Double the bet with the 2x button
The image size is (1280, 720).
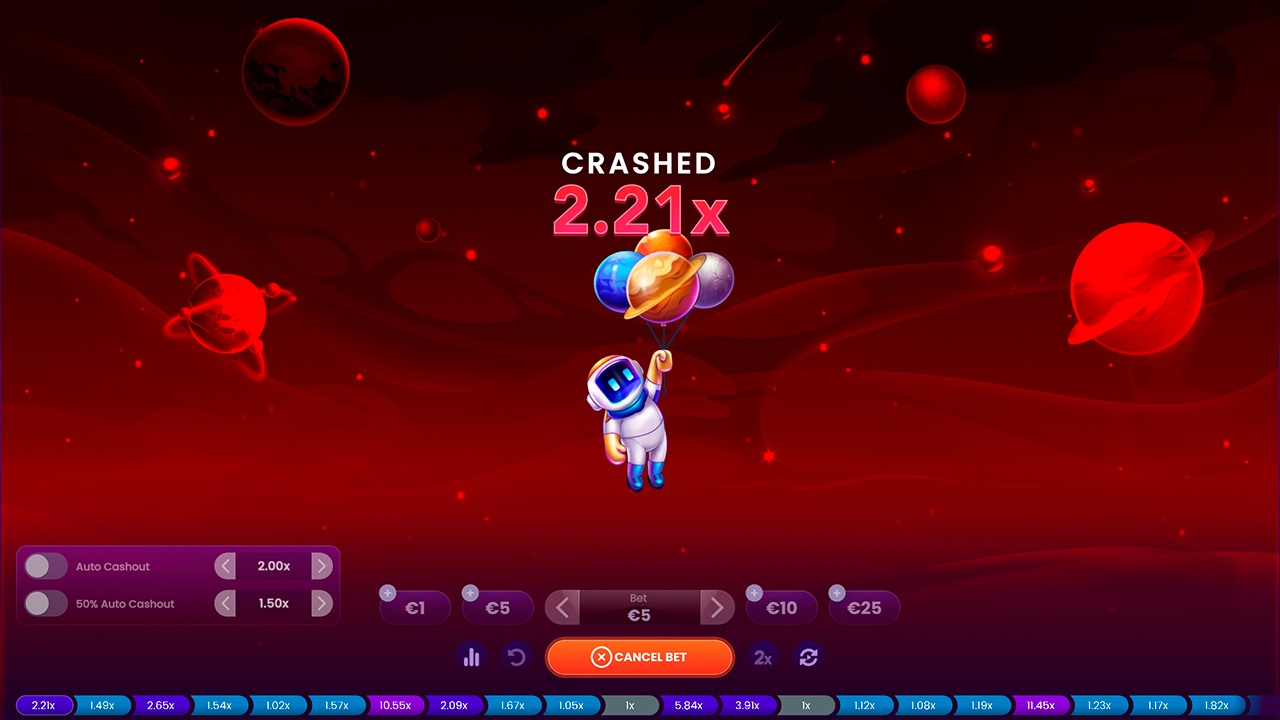pos(763,657)
